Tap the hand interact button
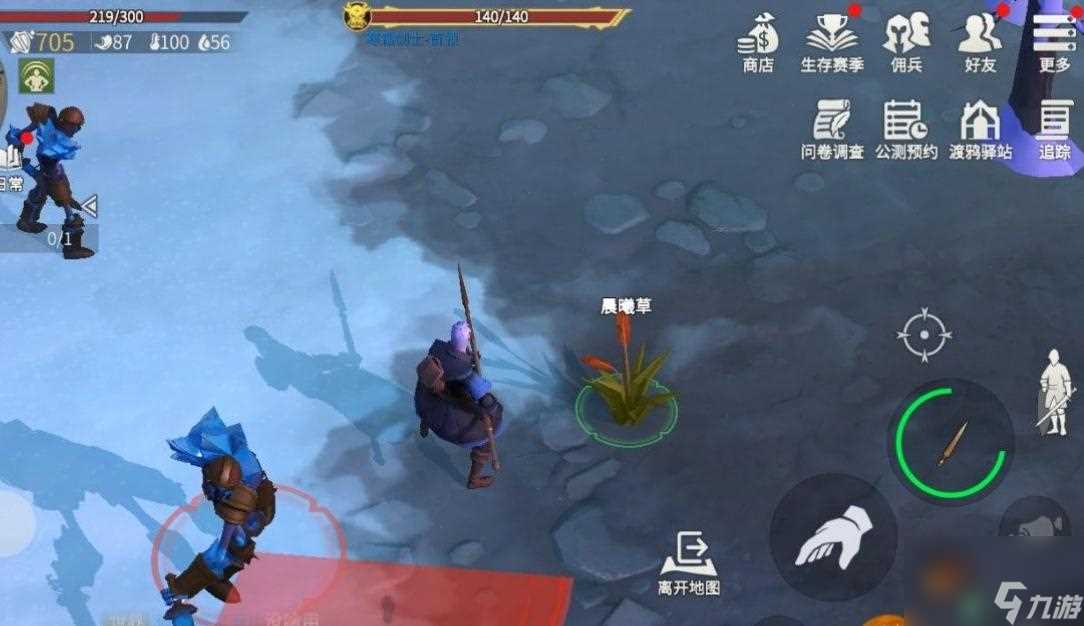Viewport: 1084px width, 626px height. pyautogui.click(x=833, y=537)
